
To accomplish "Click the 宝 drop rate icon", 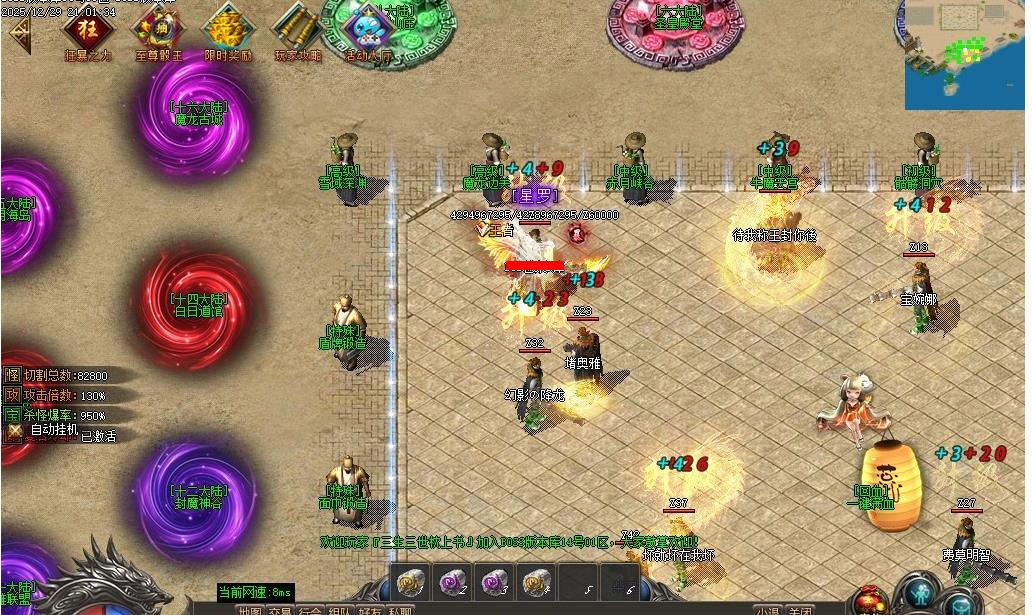I will point(13,414).
